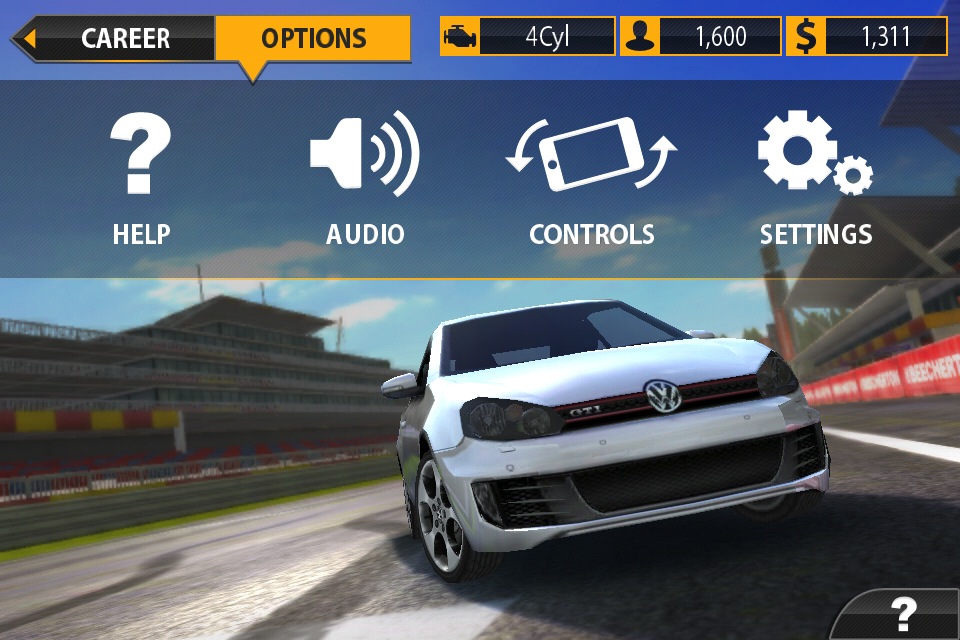Tap the dollar cash balance box

click(866, 37)
